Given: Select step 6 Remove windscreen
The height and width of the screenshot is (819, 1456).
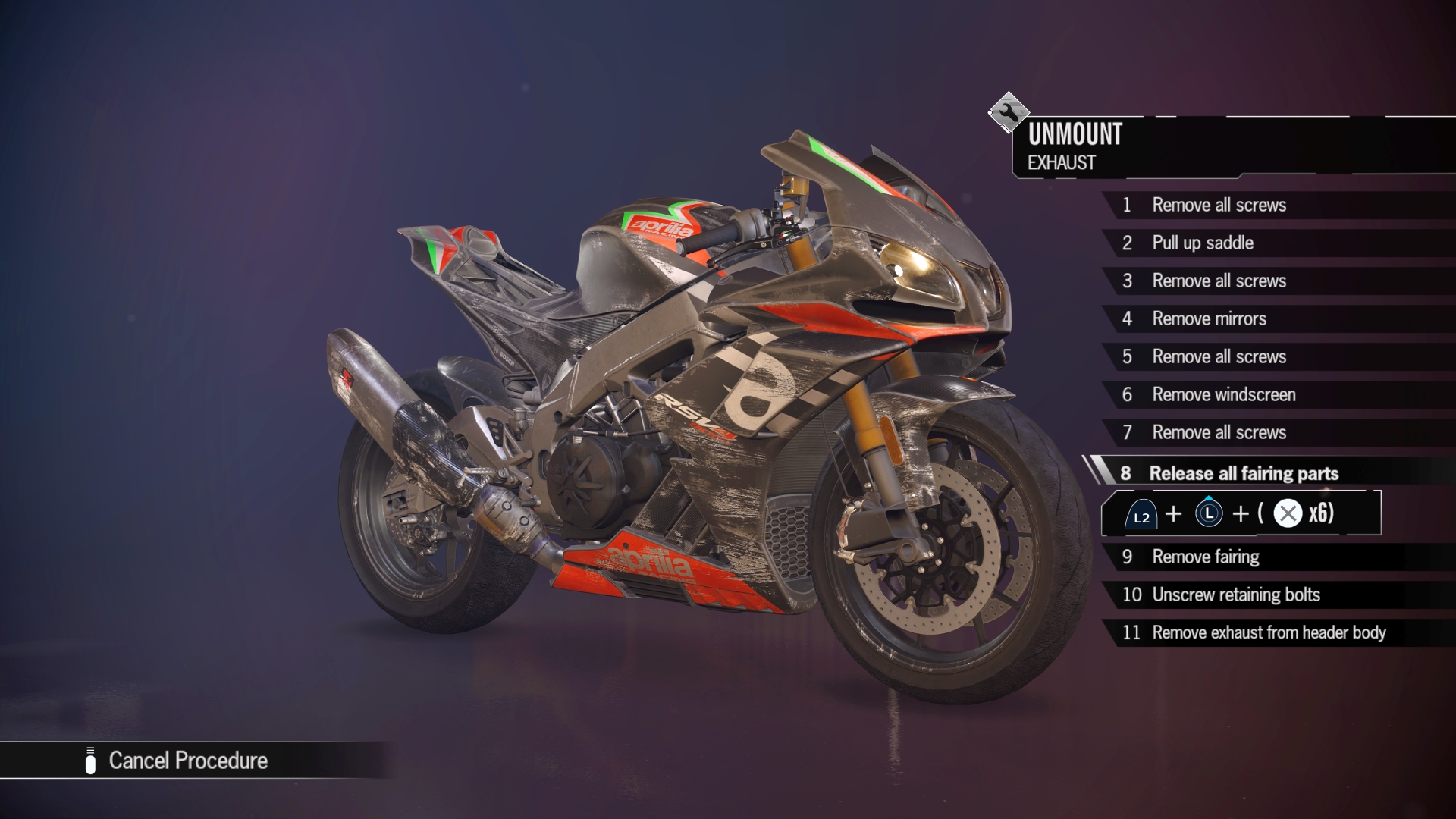Looking at the screenshot, I should pos(1223,394).
